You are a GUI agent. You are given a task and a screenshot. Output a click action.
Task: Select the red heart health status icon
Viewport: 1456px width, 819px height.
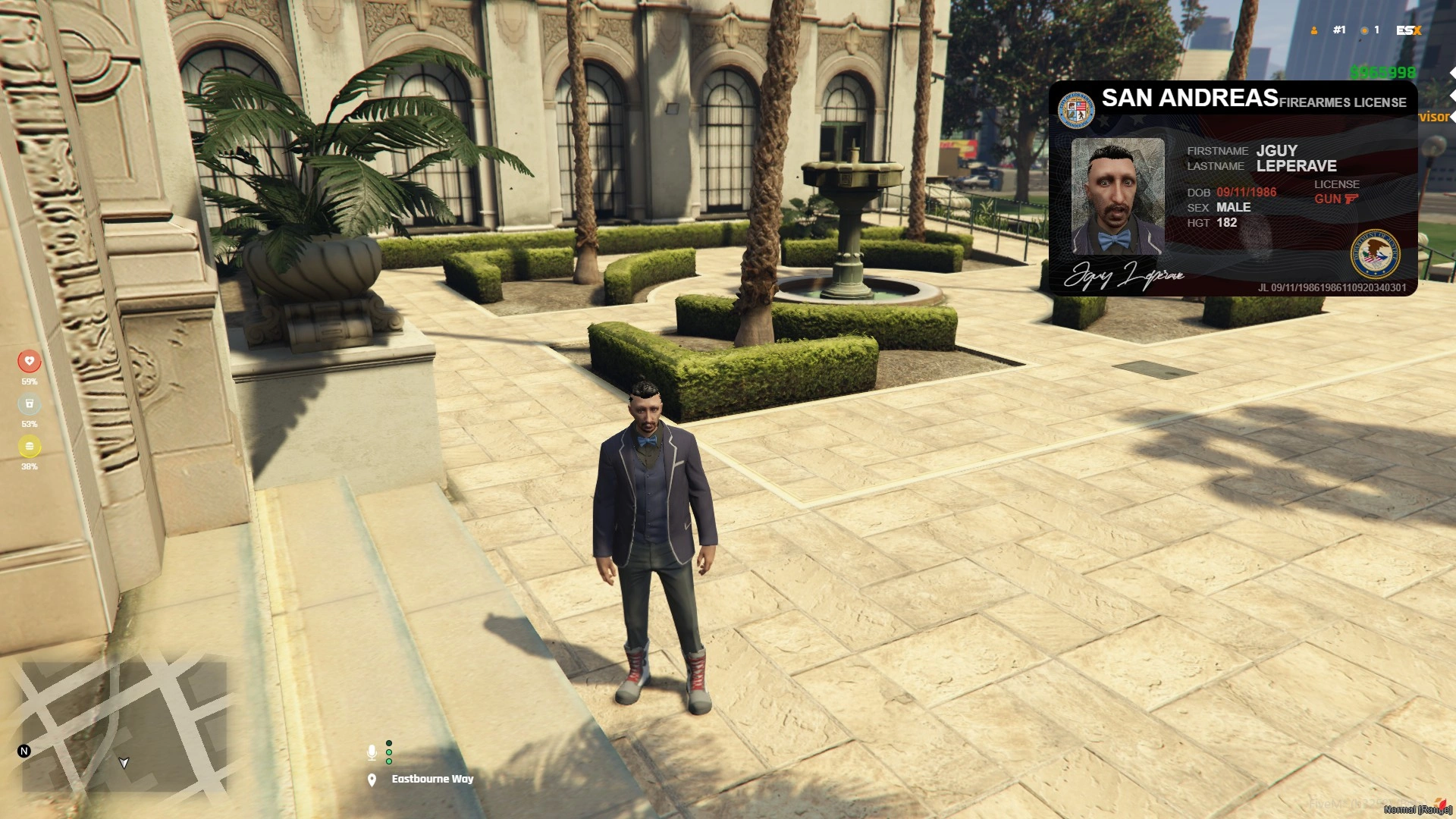[30, 361]
